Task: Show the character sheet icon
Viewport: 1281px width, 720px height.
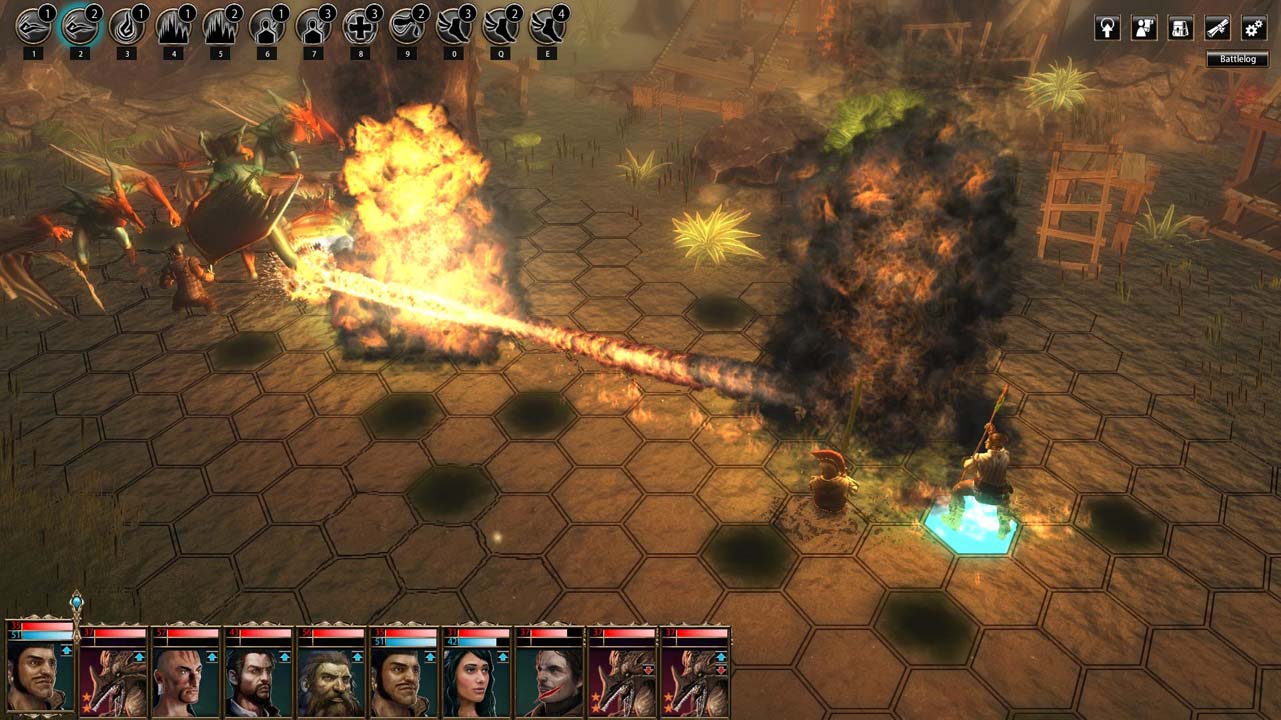Action: (x=1144, y=28)
